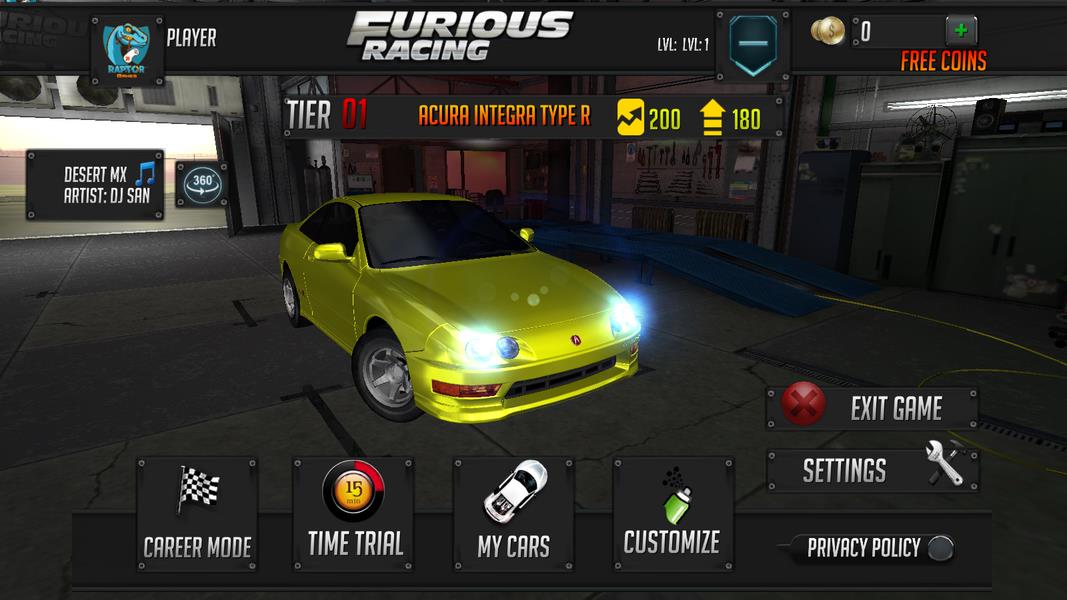This screenshot has height=600, width=1067.
Task: Open the My Cars garage
Action: tap(514, 514)
